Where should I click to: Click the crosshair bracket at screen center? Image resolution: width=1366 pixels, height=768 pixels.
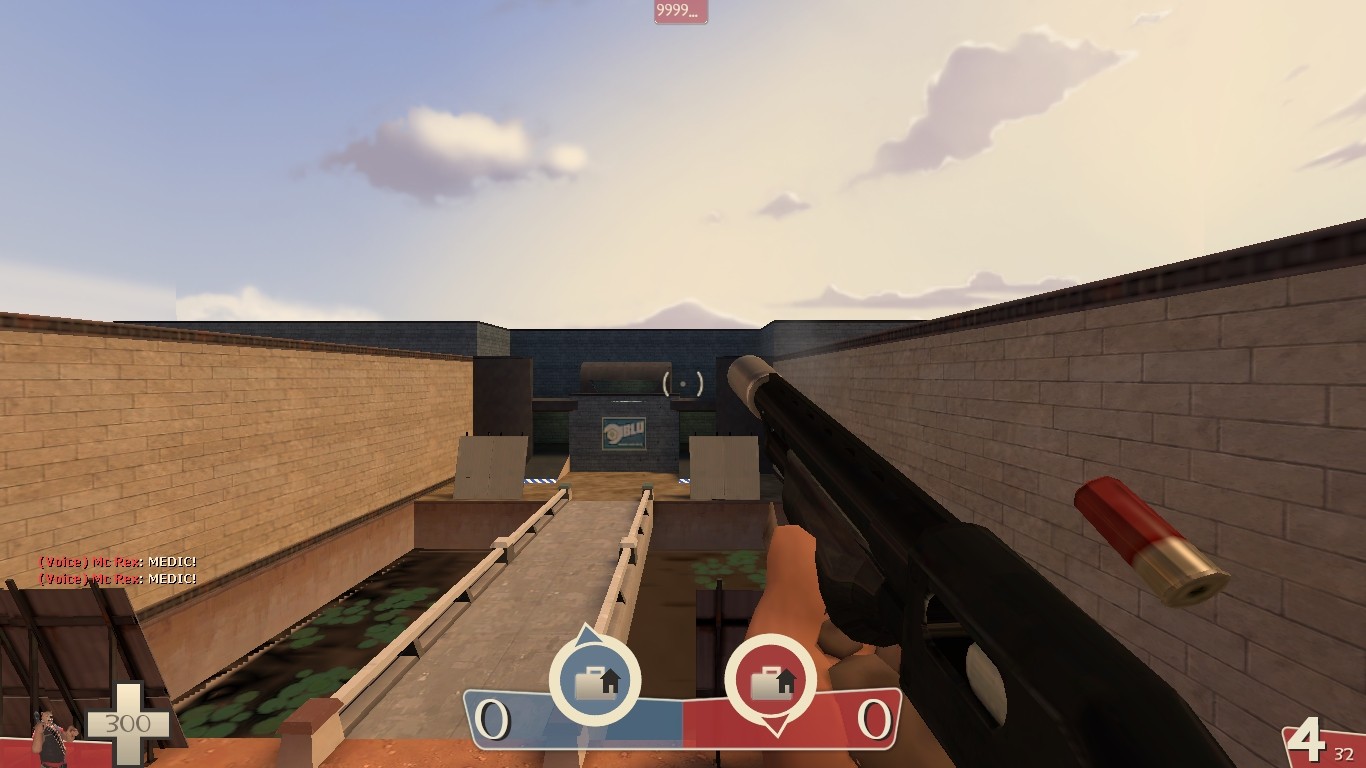pyautogui.click(x=683, y=384)
